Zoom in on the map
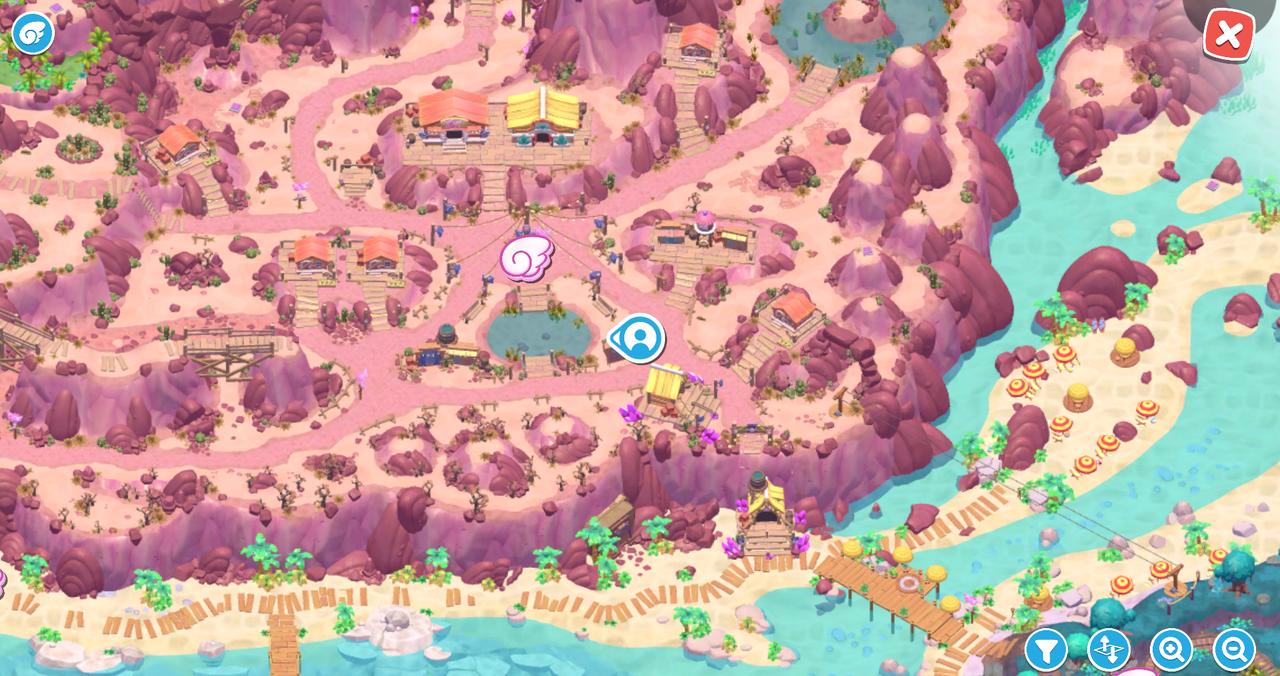1280x676 pixels. coord(1171,650)
